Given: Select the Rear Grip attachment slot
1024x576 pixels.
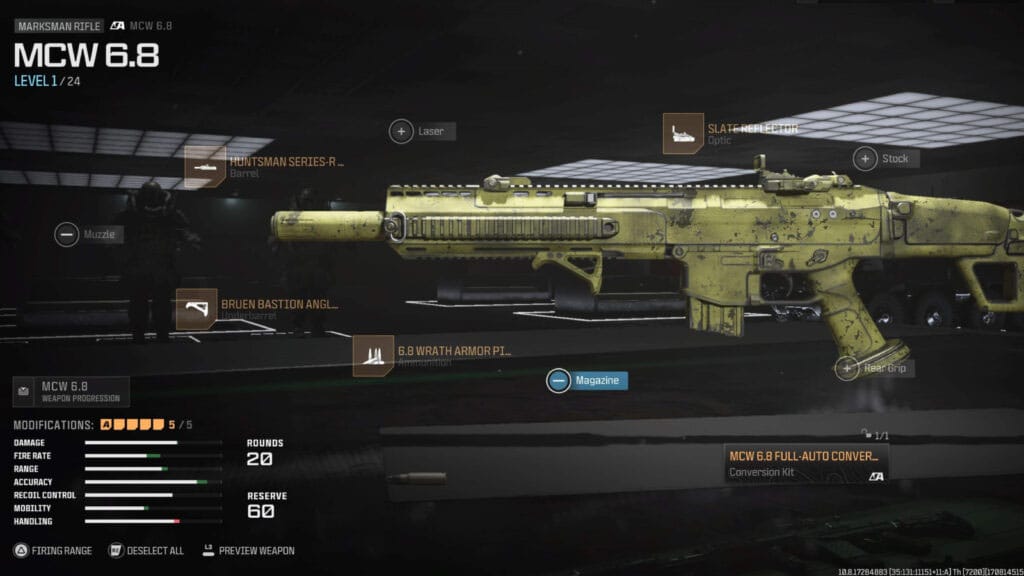Looking at the screenshot, I should click(x=876, y=368).
